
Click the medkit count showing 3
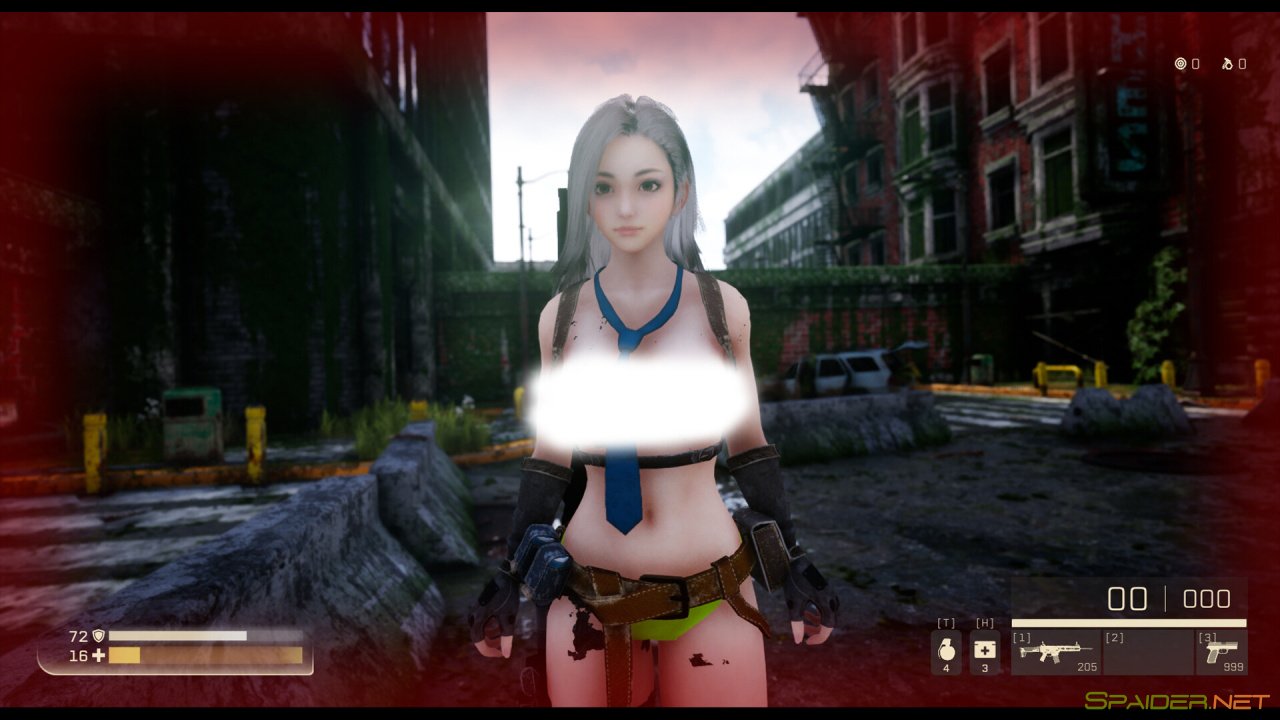pyautogui.click(x=983, y=668)
